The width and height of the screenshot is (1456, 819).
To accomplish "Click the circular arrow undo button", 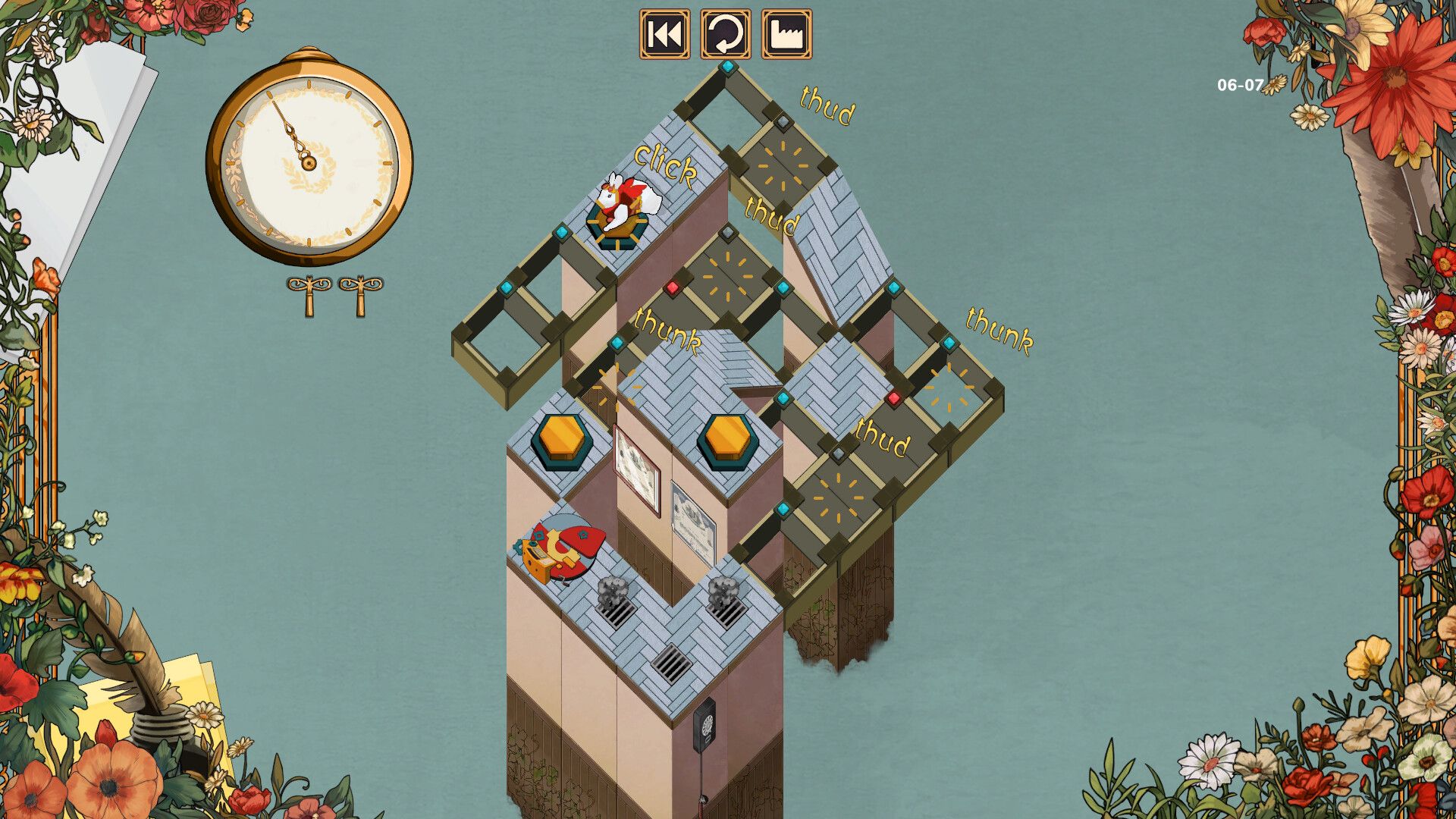I will coord(725,34).
